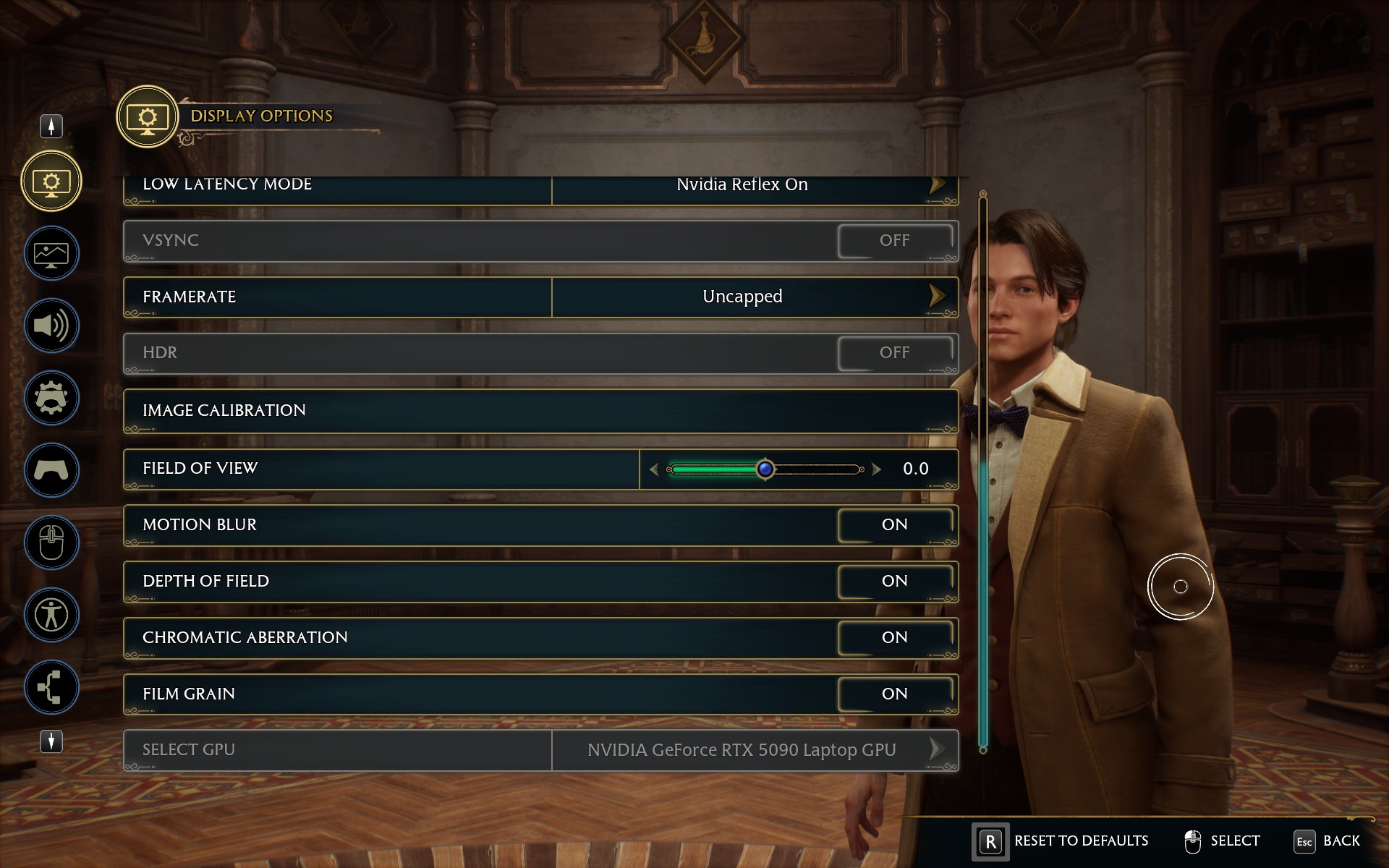Increase Field of View with right arrow

point(877,469)
